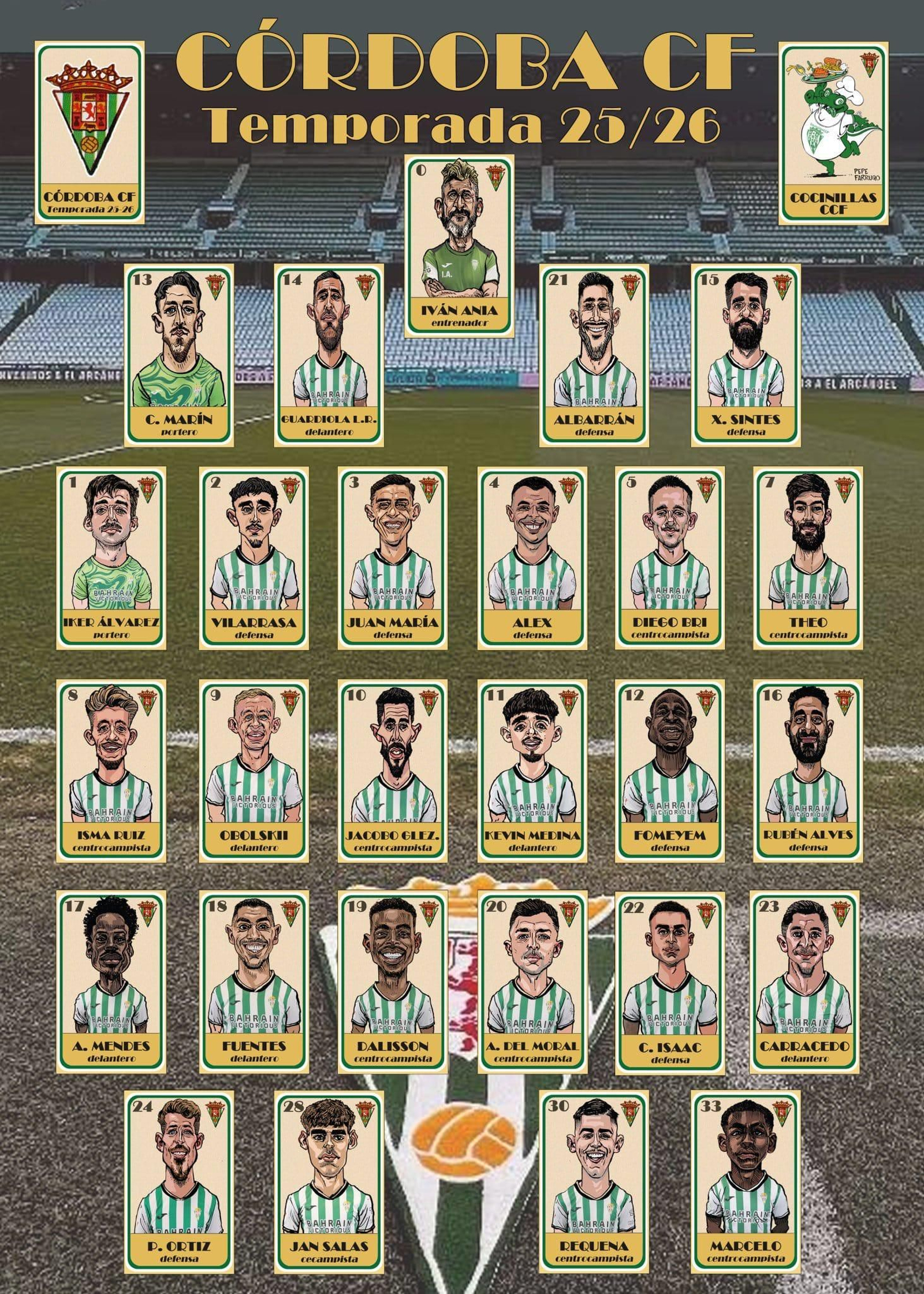Click the Diego Bri midfielder card

coord(670,556)
